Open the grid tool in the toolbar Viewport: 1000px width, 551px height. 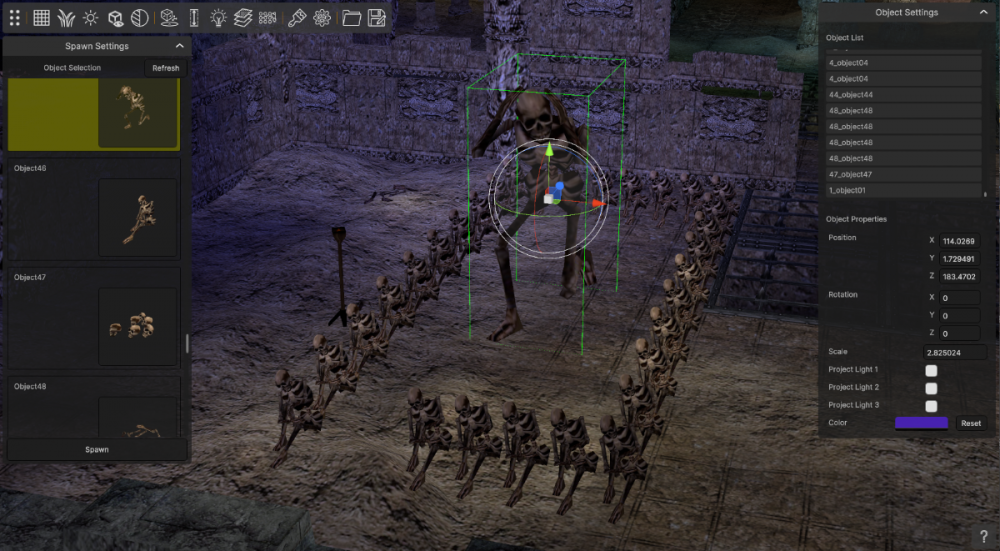(x=42, y=17)
